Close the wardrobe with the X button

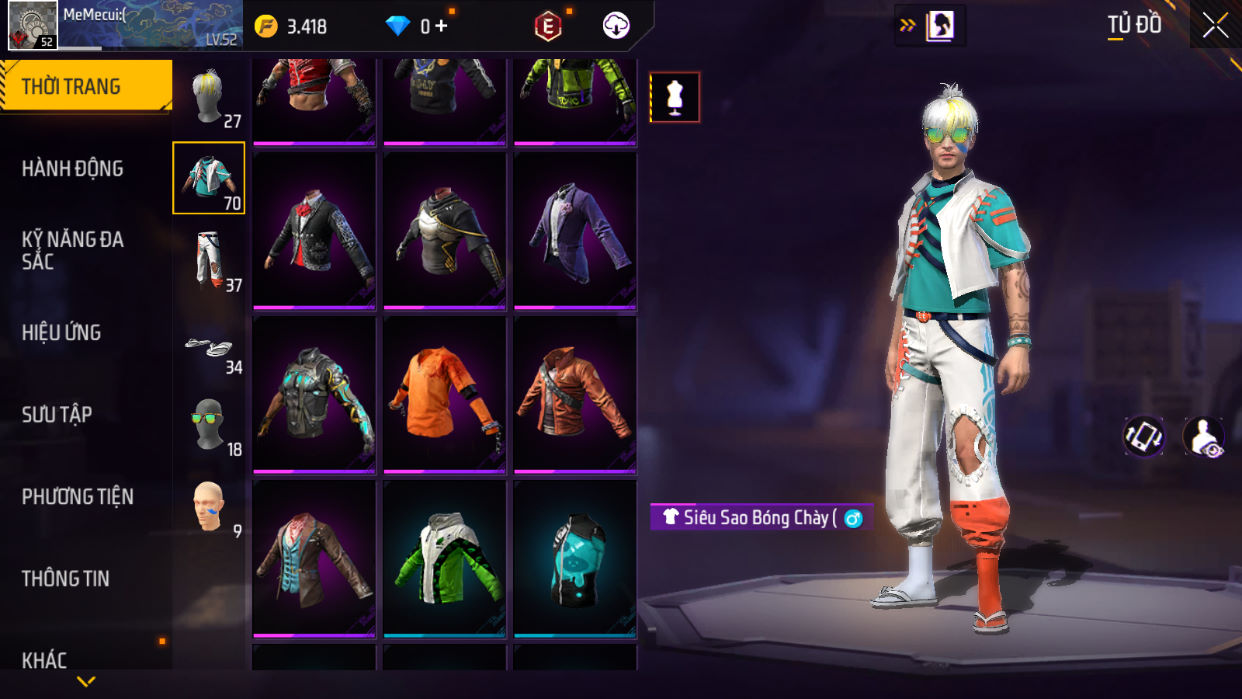(x=1215, y=26)
